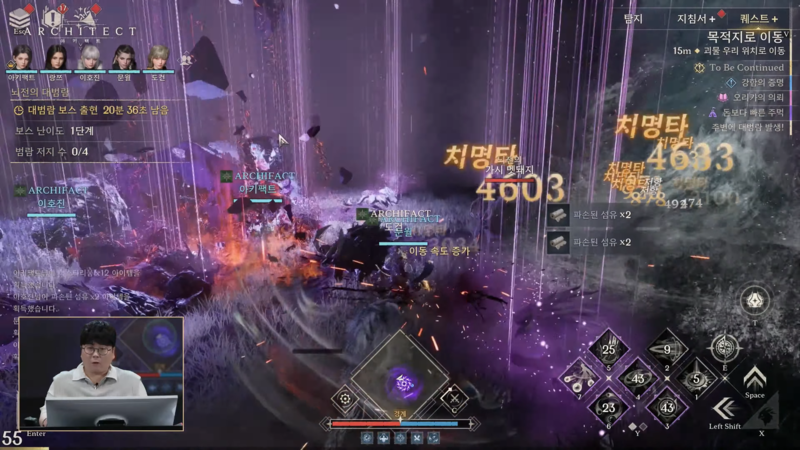Activate the skill with cooldown 25

click(x=608, y=348)
